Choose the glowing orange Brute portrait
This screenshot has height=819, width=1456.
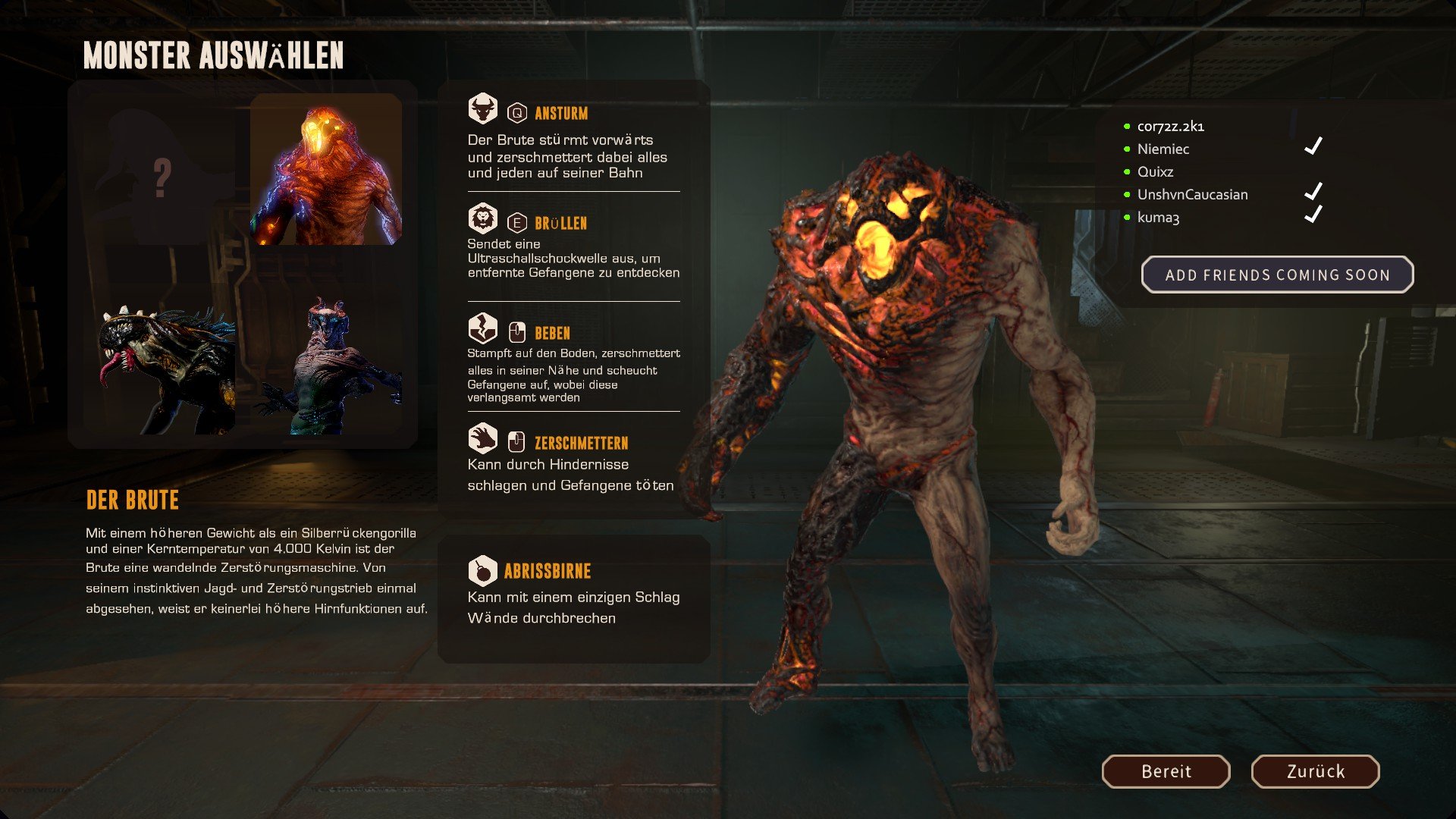tap(326, 169)
